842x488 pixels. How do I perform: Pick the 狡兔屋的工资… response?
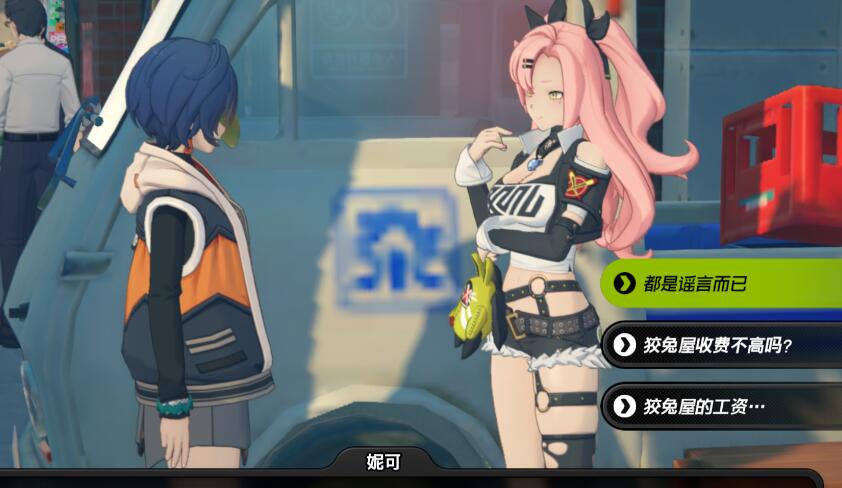pyautogui.click(x=720, y=406)
